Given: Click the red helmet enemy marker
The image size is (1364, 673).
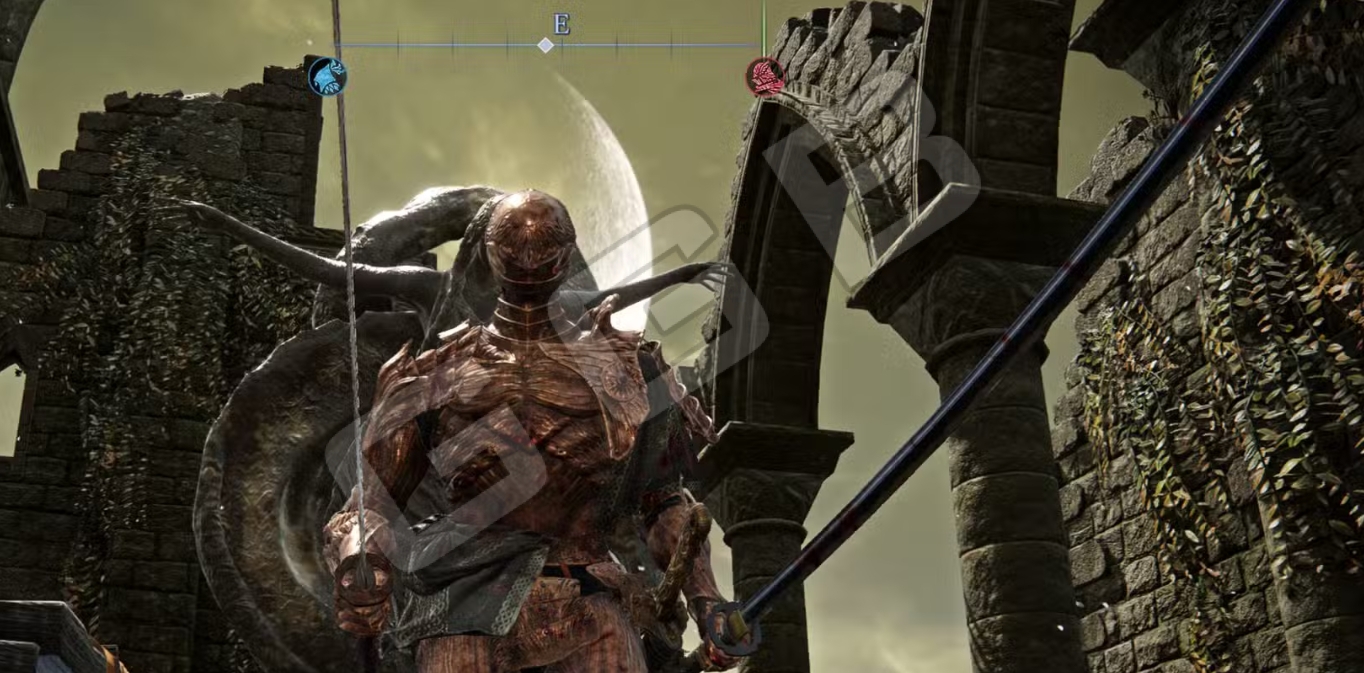Looking at the screenshot, I should tap(765, 76).
